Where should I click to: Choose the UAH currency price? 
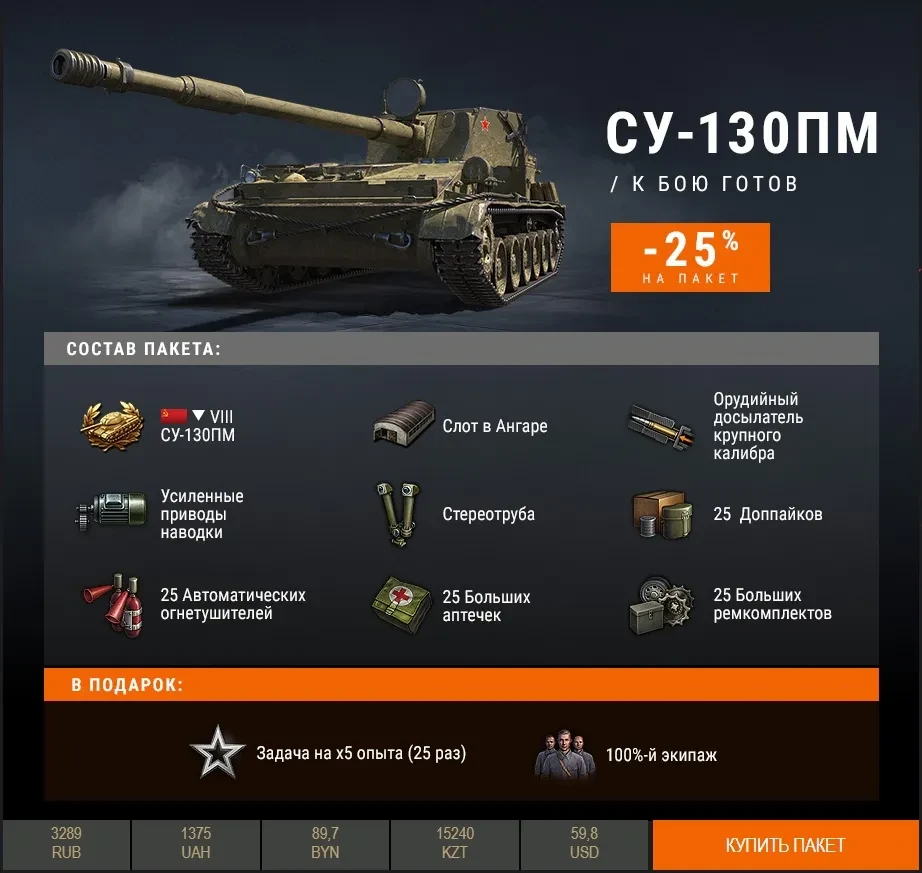[196, 843]
